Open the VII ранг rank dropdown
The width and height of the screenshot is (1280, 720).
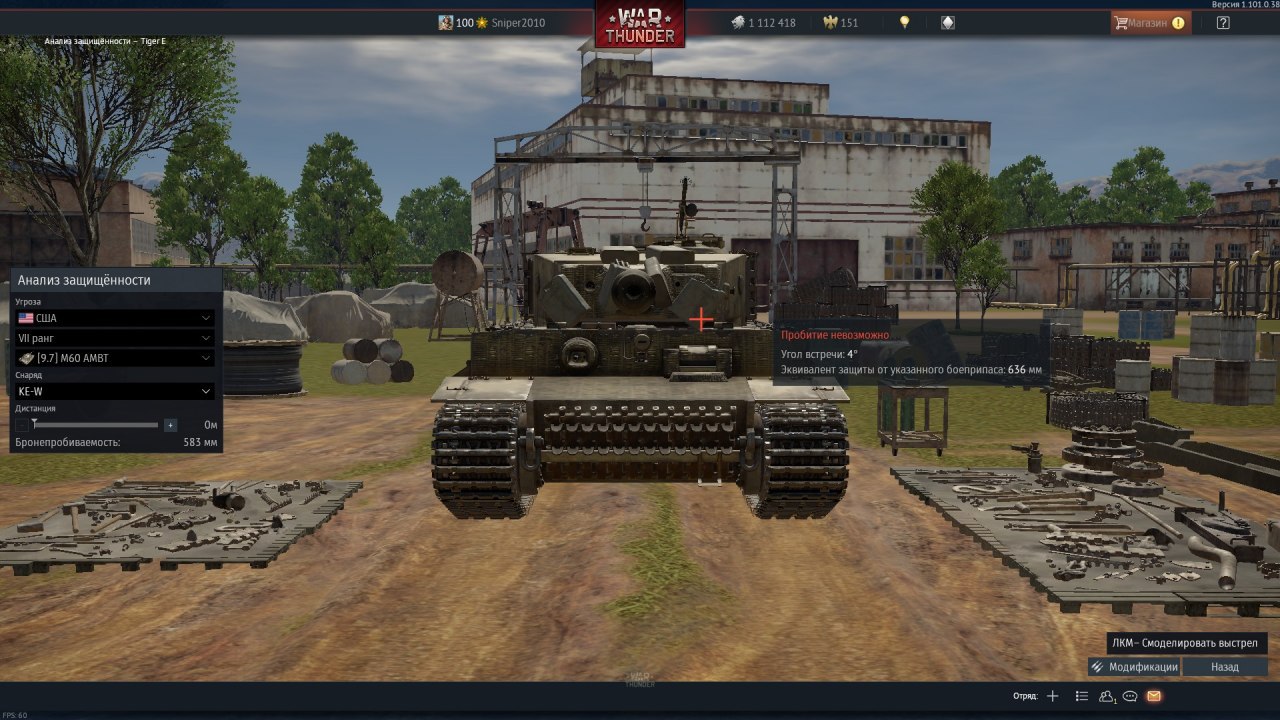tap(115, 338)
